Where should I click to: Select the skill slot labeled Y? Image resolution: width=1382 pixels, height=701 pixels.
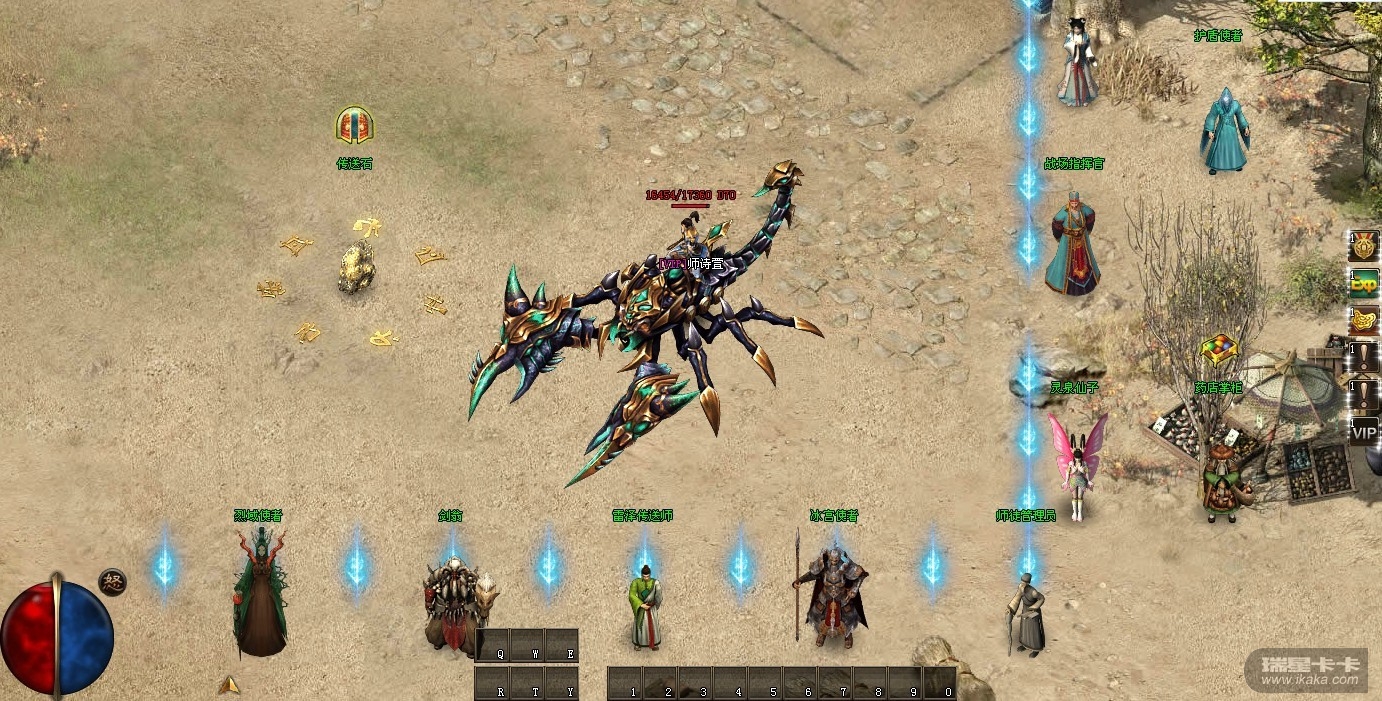[x=562, y=684]
